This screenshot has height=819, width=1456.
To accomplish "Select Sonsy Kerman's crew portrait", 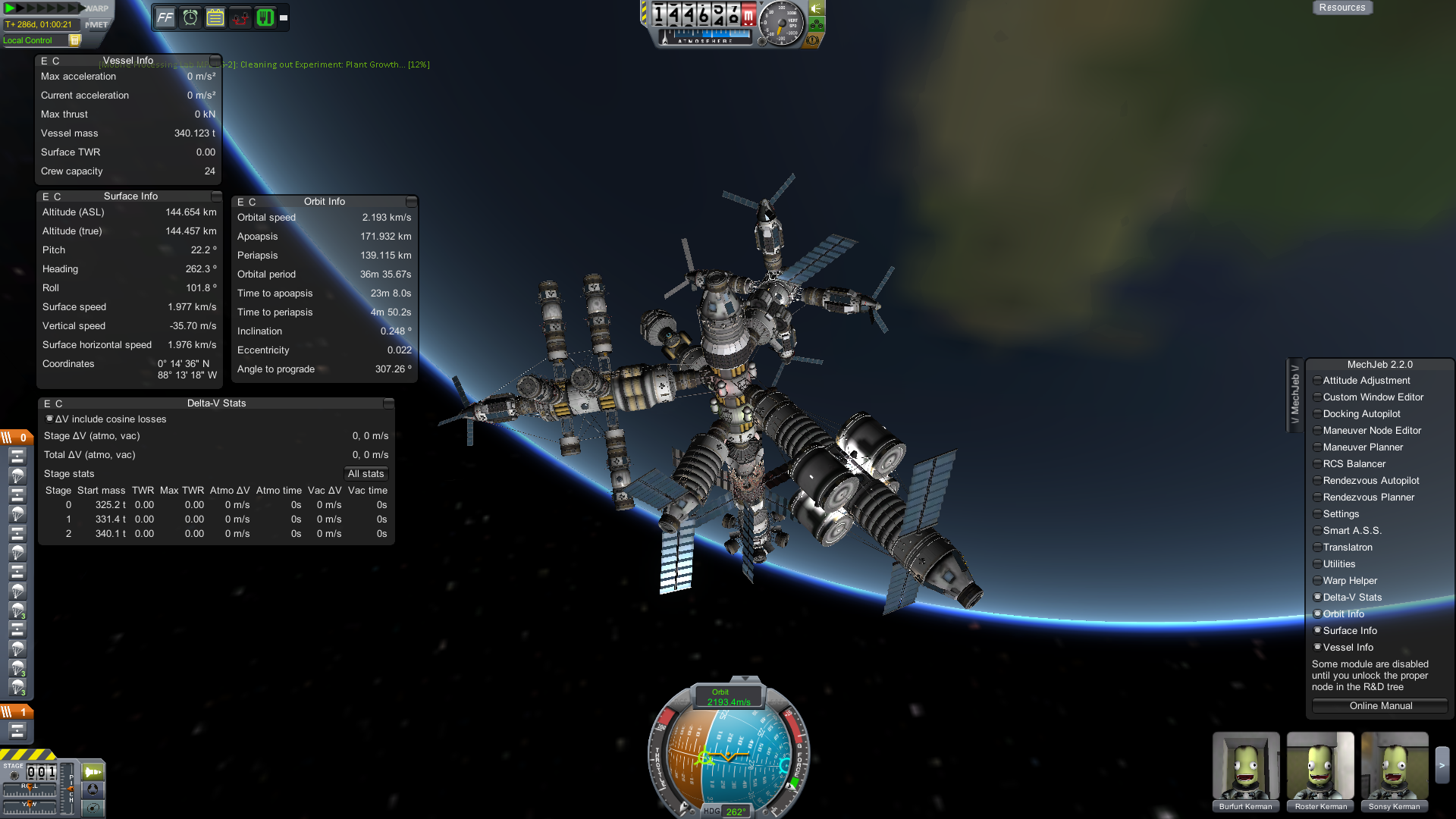I will pyautogui.click(x=1394, y=766).
